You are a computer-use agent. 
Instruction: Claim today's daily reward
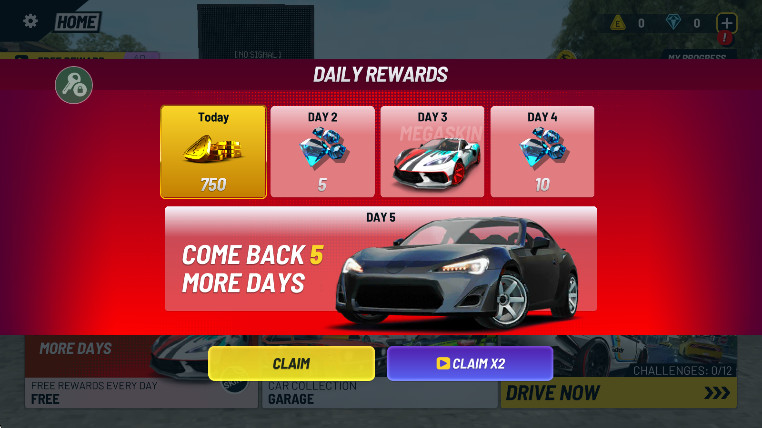click(x=291, y=363)
